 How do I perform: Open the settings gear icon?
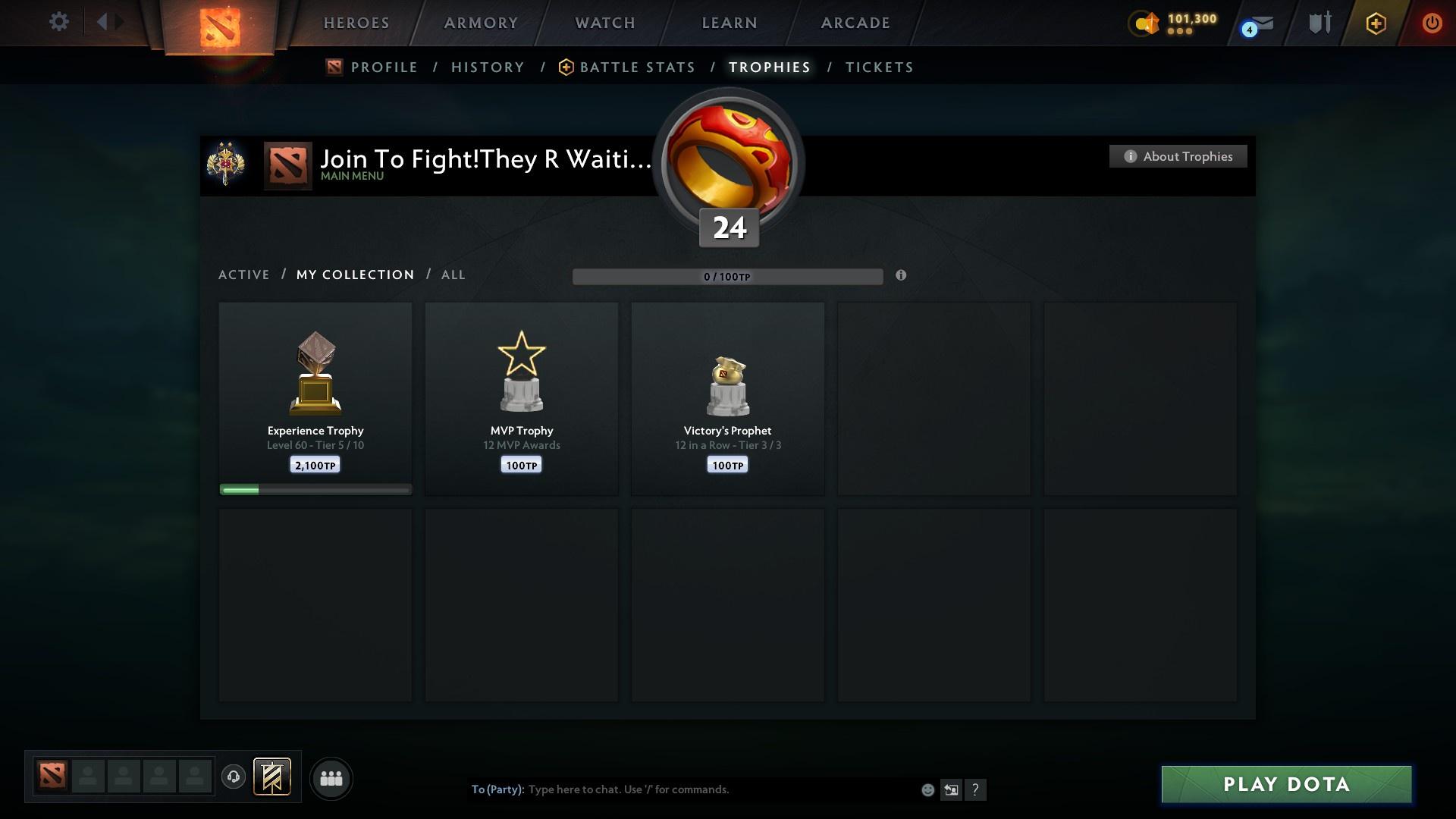tap(59, 21)
